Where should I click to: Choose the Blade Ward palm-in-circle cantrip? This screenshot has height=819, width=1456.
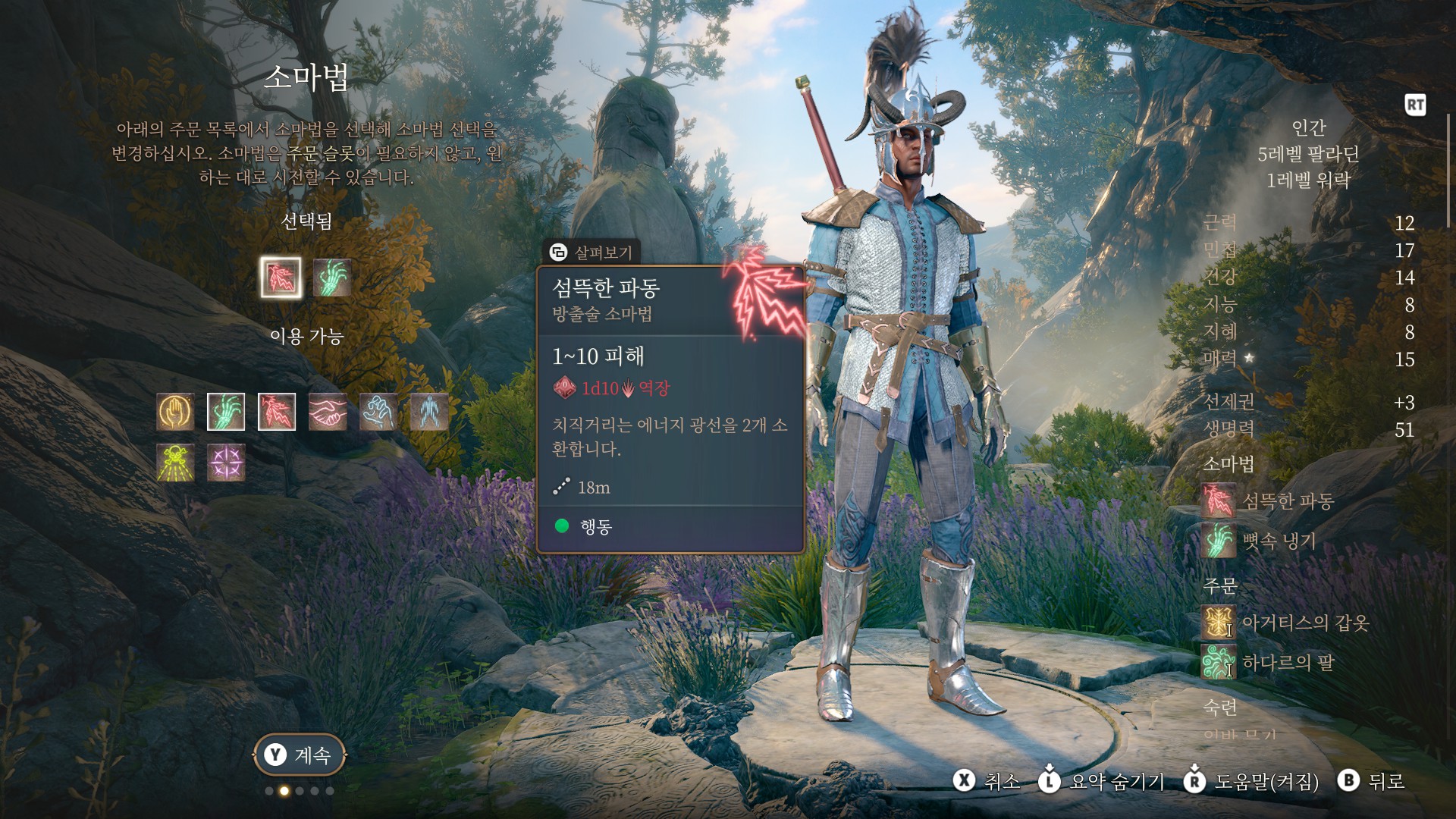[x=175, y=412]
